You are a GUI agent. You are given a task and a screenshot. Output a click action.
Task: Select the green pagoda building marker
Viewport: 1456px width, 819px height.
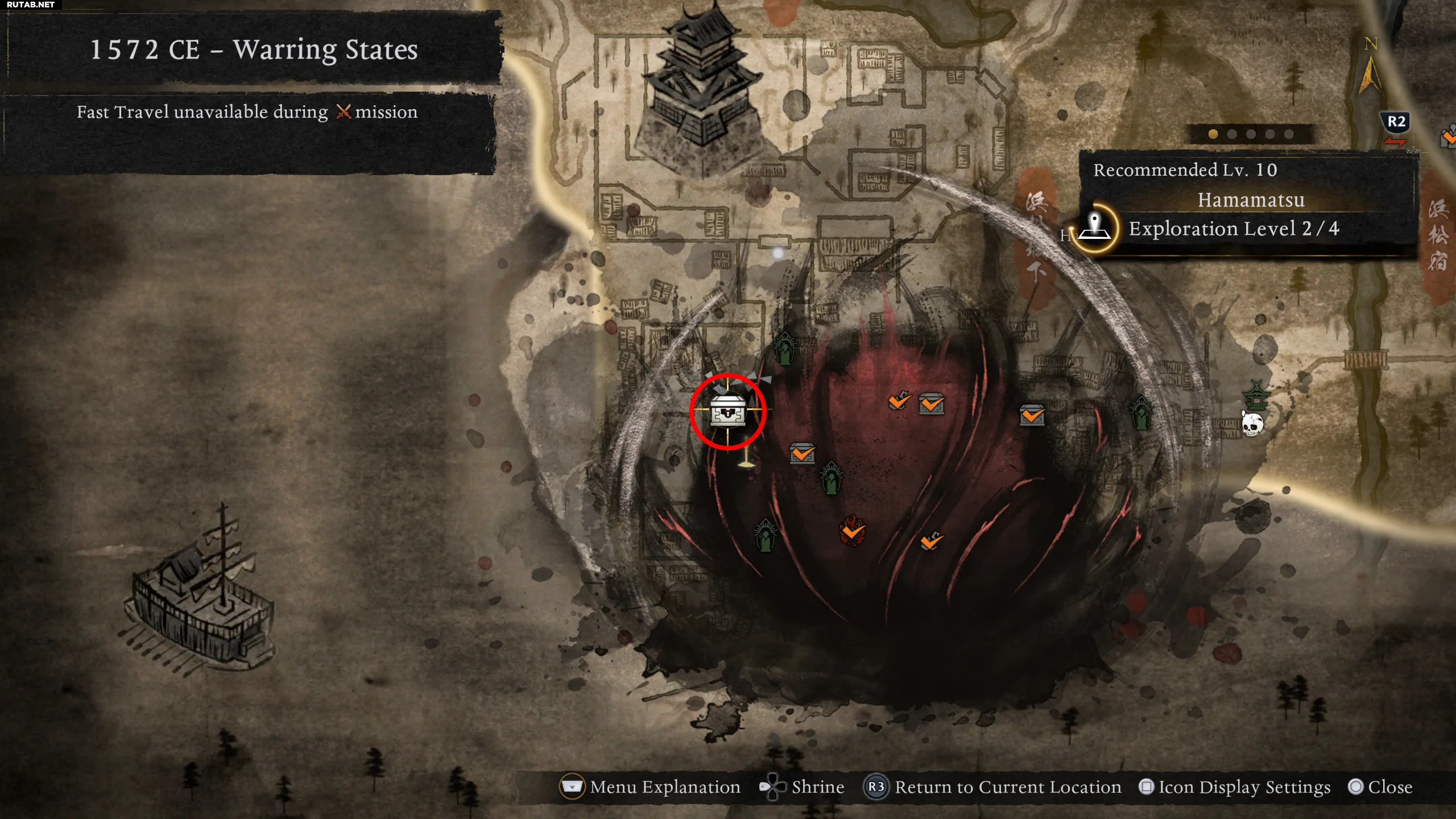point(1256,395)
